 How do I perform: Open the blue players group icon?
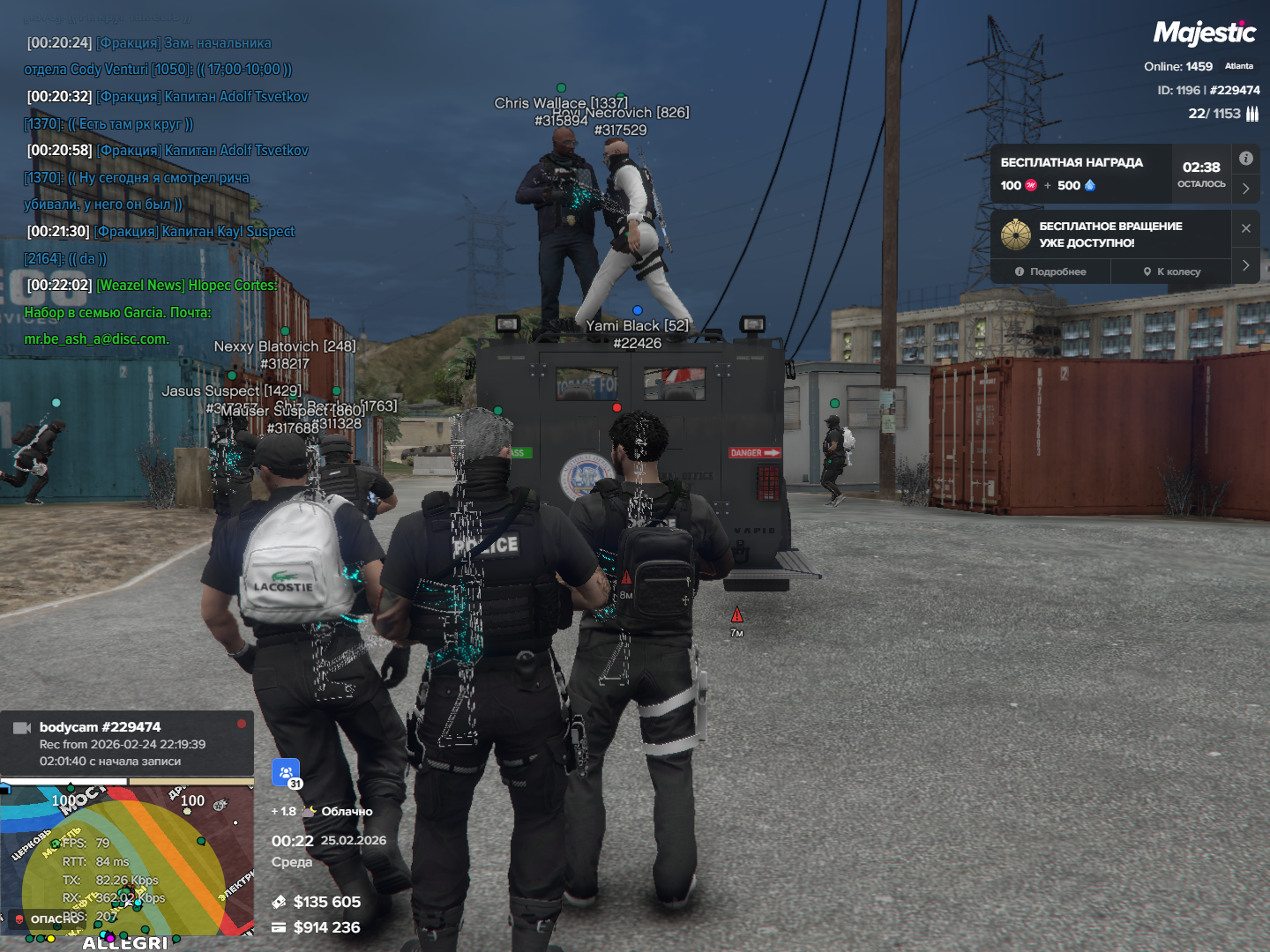pos(286,772)
